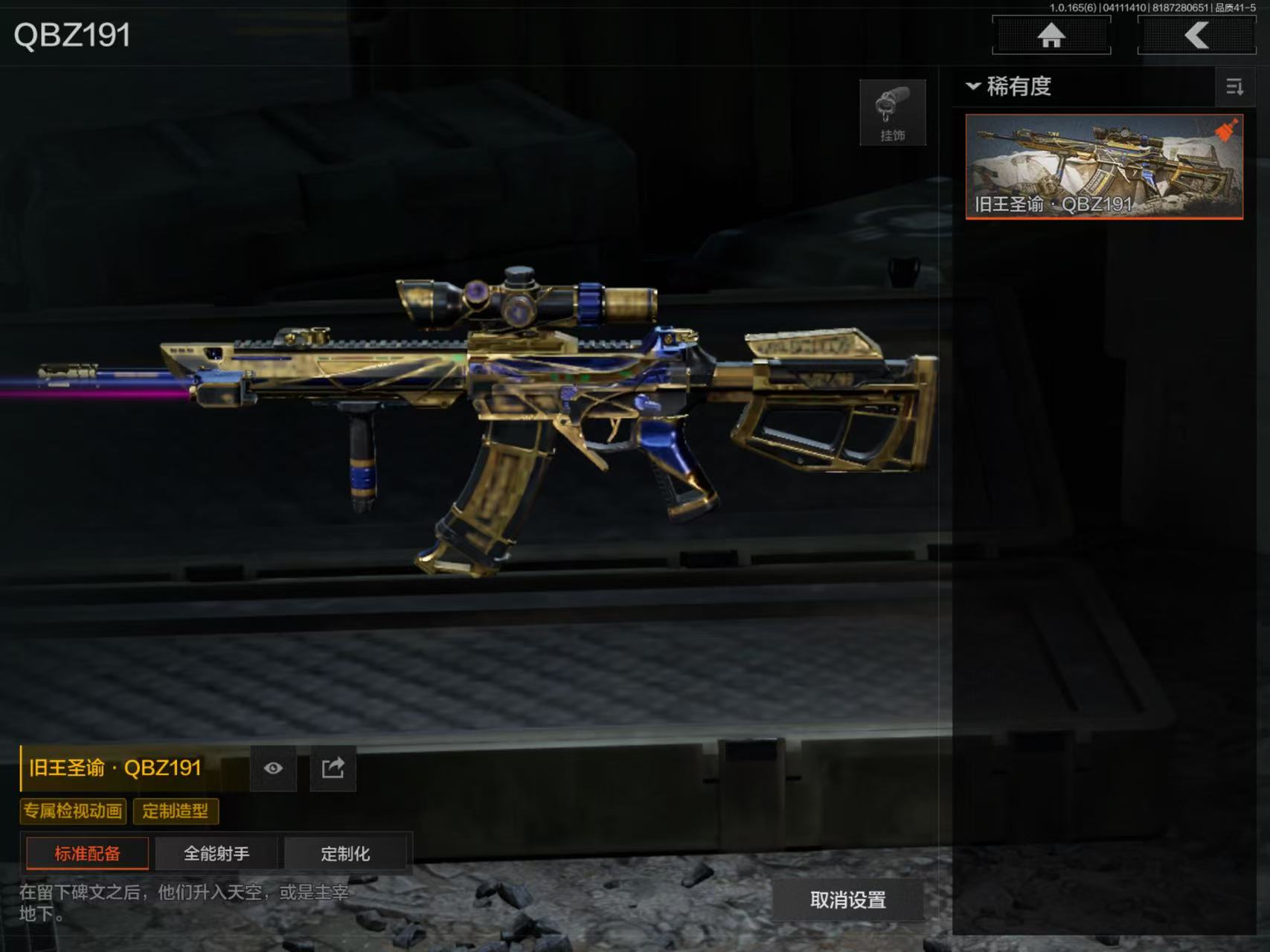Expand the 稀有度 rarity filter
This screenshot has width=1270, height=952.
[x=1009, y=86]
